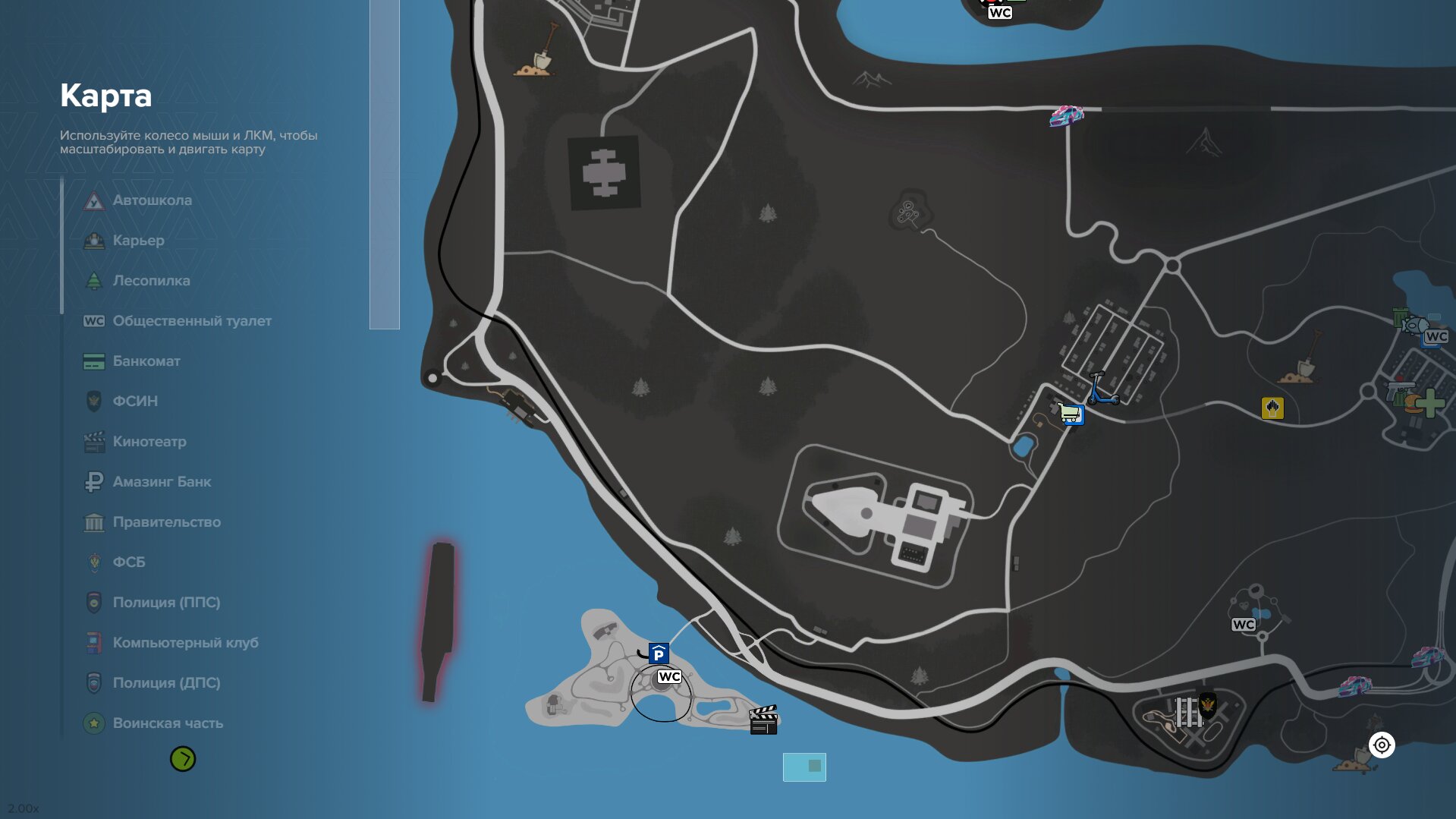Choose Полиция (ППС) legend entry
Viewport: 1456px width, 819px height.
(x=166, y=603)
